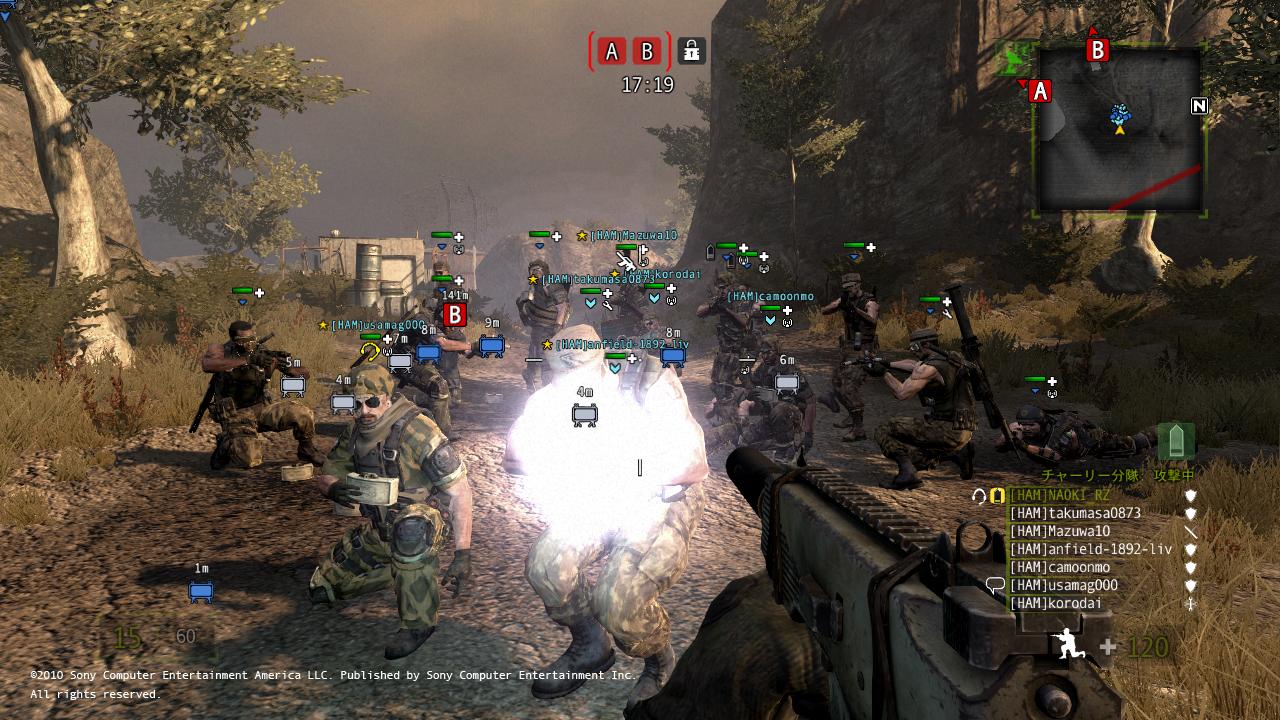Click the red B waypoint marker at 141m
This screenshot has height=720, width=1280.
pyautogui.click(x=455, y=315)
